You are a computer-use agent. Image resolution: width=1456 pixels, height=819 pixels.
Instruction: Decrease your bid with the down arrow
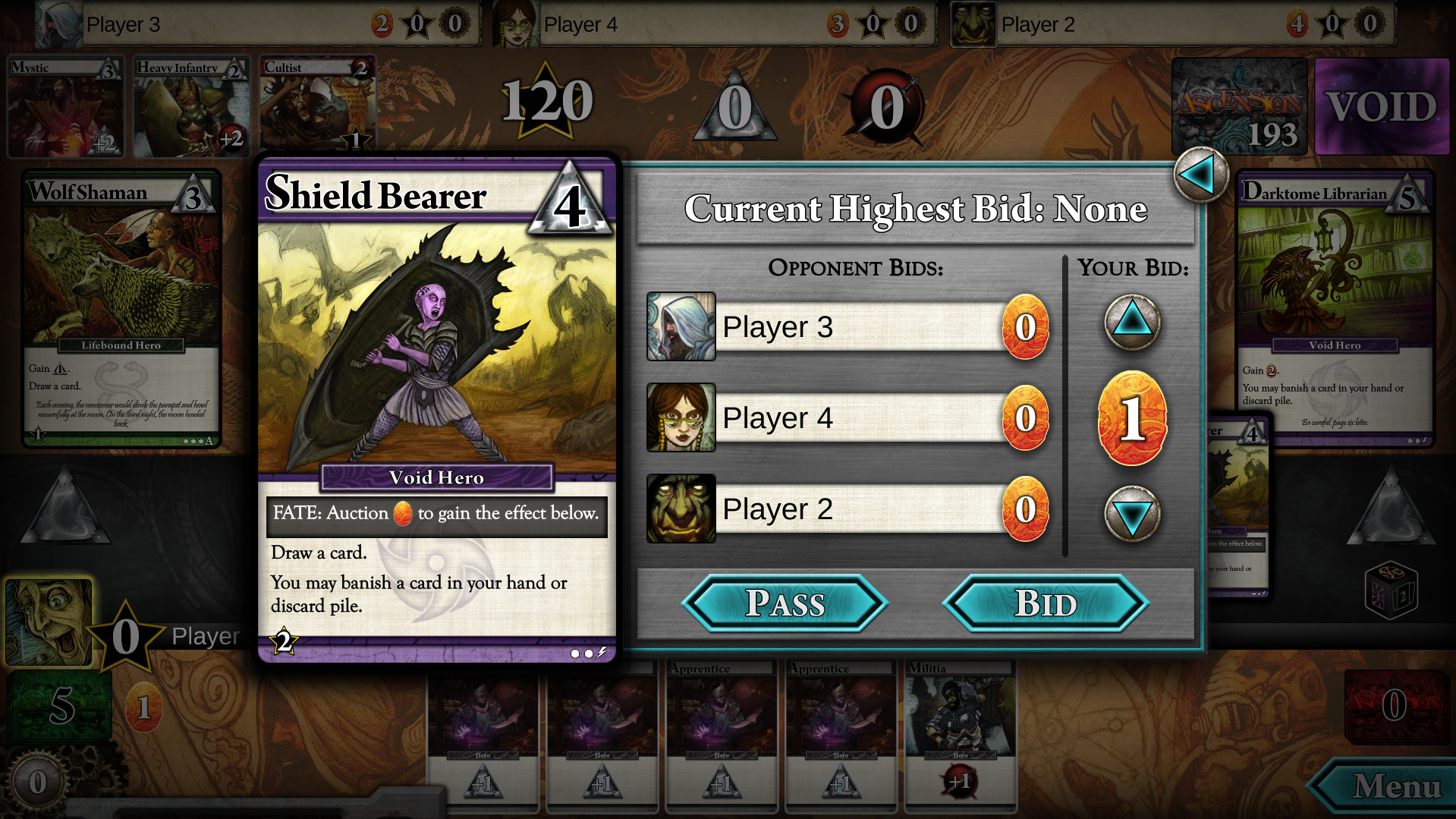[1132, 515]
